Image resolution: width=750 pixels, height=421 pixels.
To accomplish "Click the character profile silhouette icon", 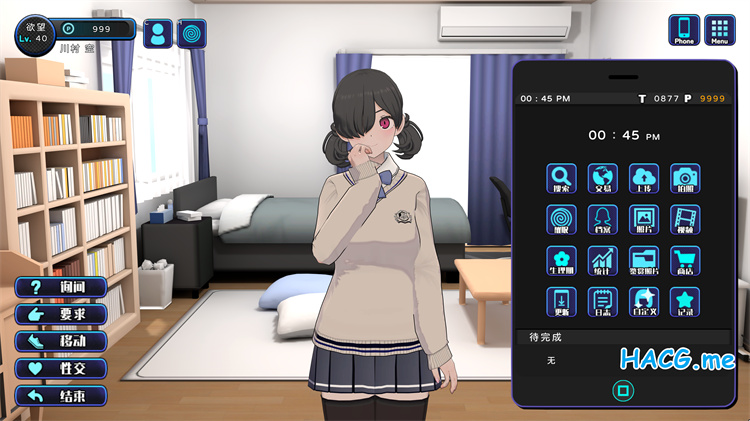I will pyautogui.click(x=157, y=34).
